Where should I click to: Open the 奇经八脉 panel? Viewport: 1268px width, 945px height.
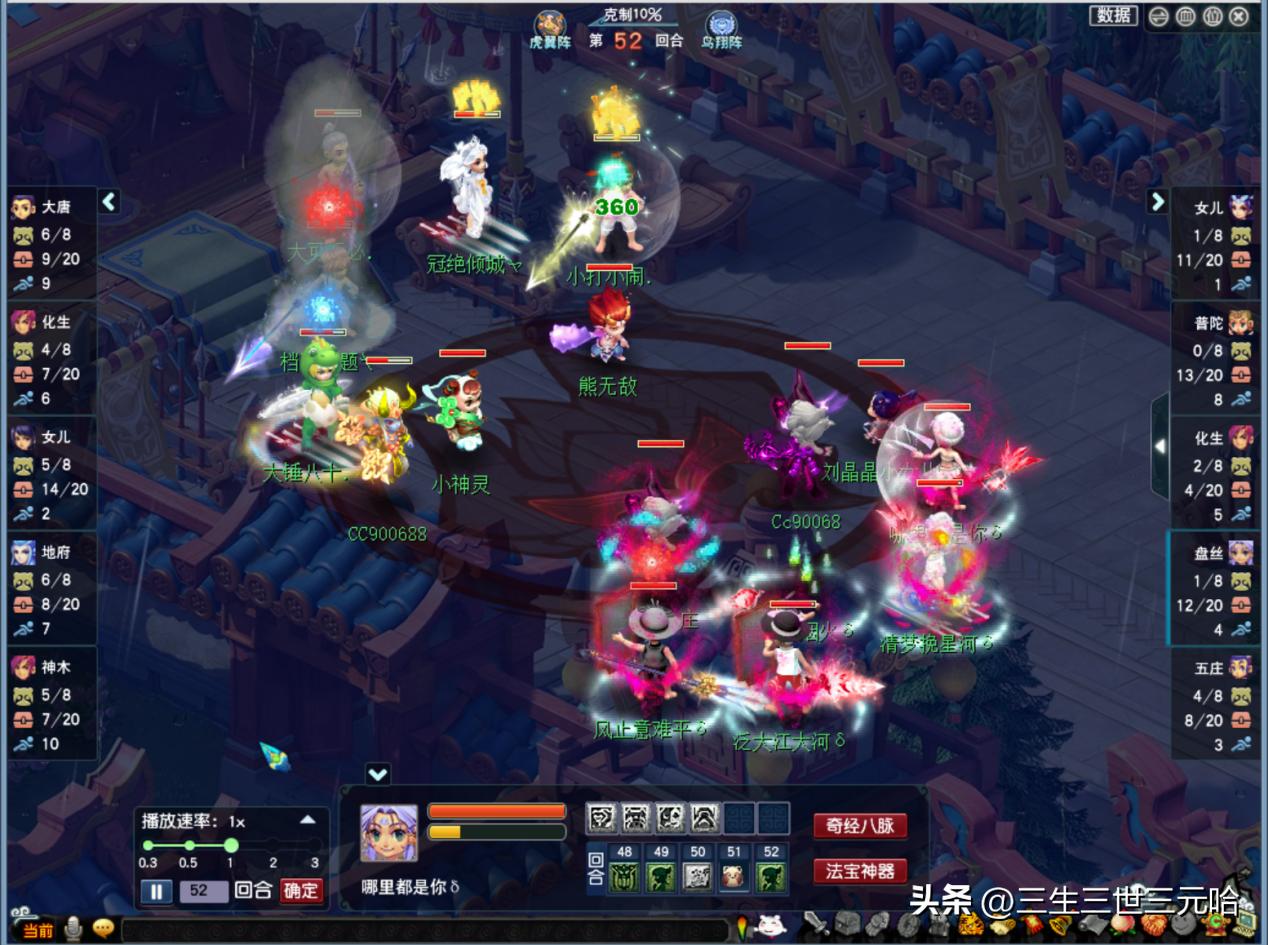[860, 826]
